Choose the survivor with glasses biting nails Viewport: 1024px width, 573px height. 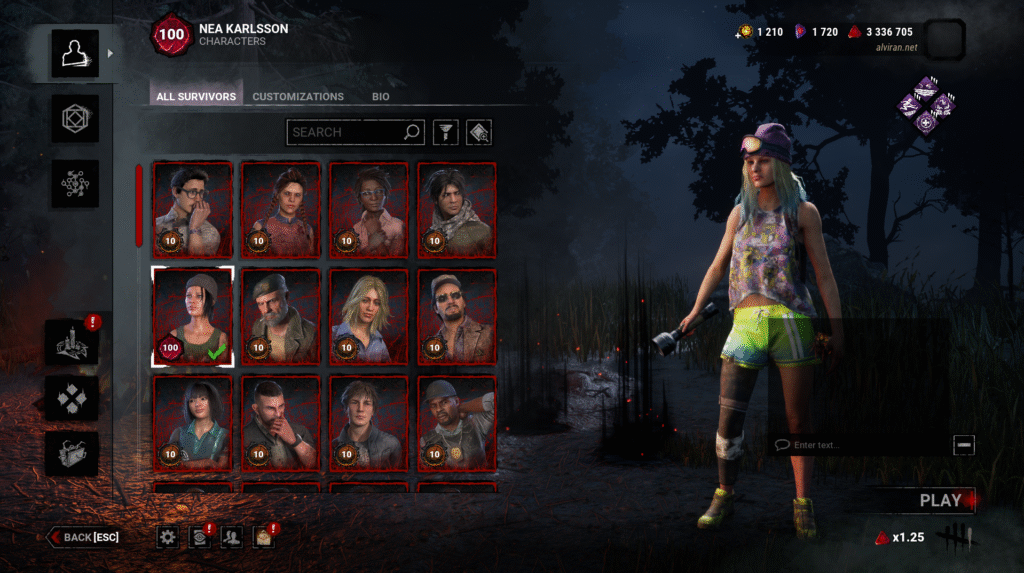[x=193, y=209]
